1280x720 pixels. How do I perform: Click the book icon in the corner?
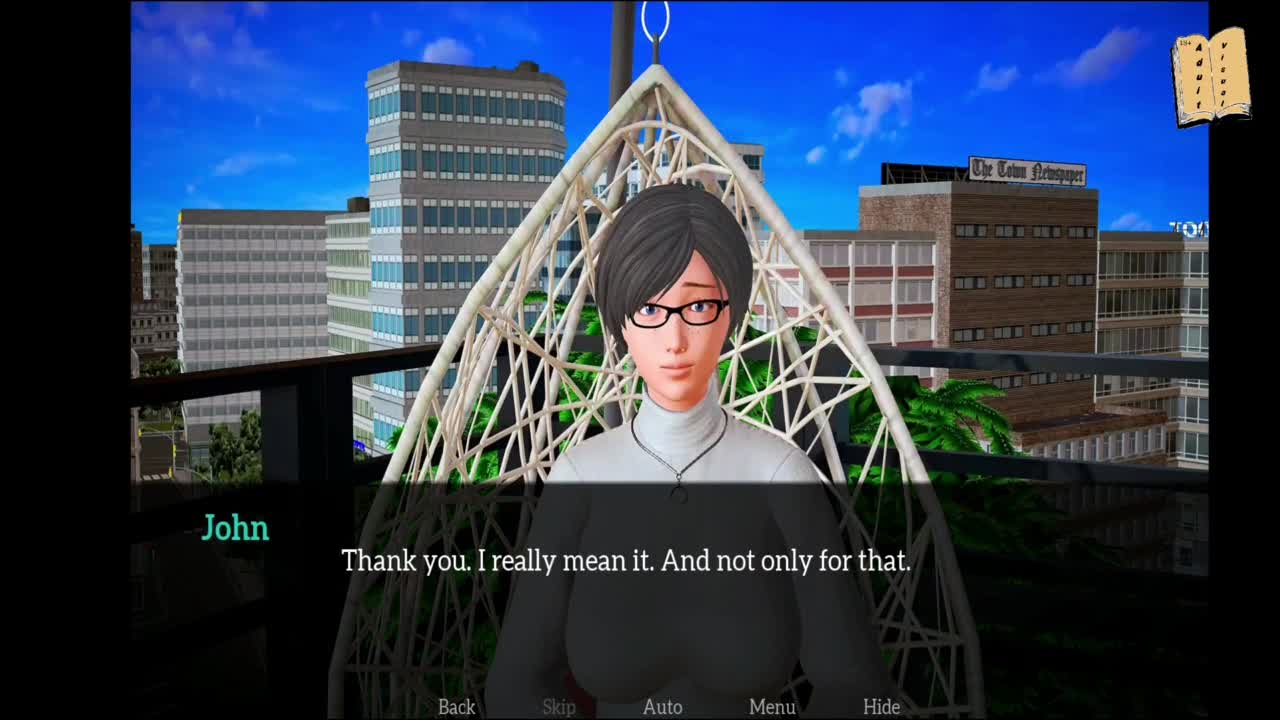(1210, 77)
